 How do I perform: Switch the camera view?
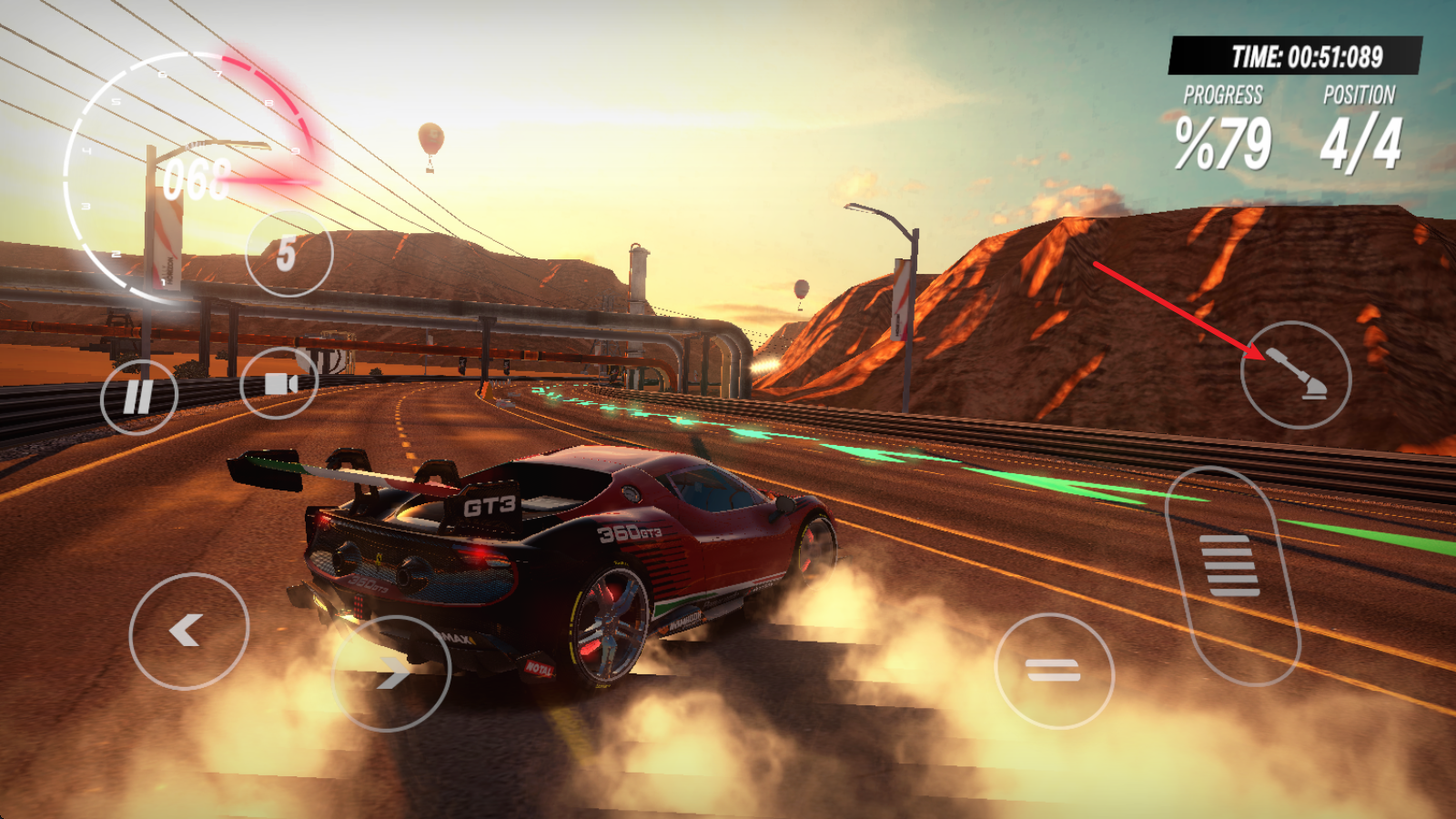279,383
